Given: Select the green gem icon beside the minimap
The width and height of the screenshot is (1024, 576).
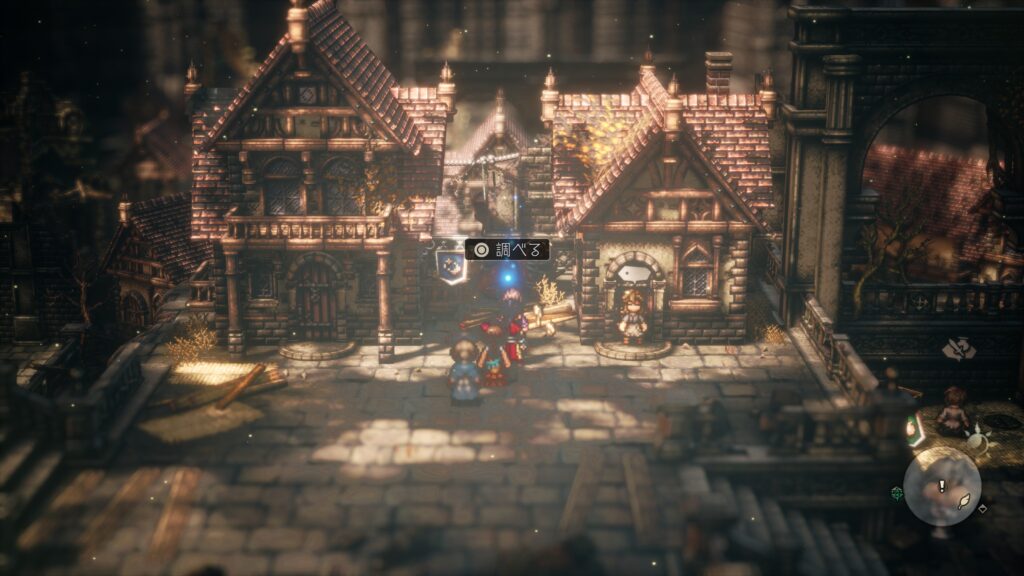Looking at the screenshot, I should pyautogui.click(x=897, y=492).
